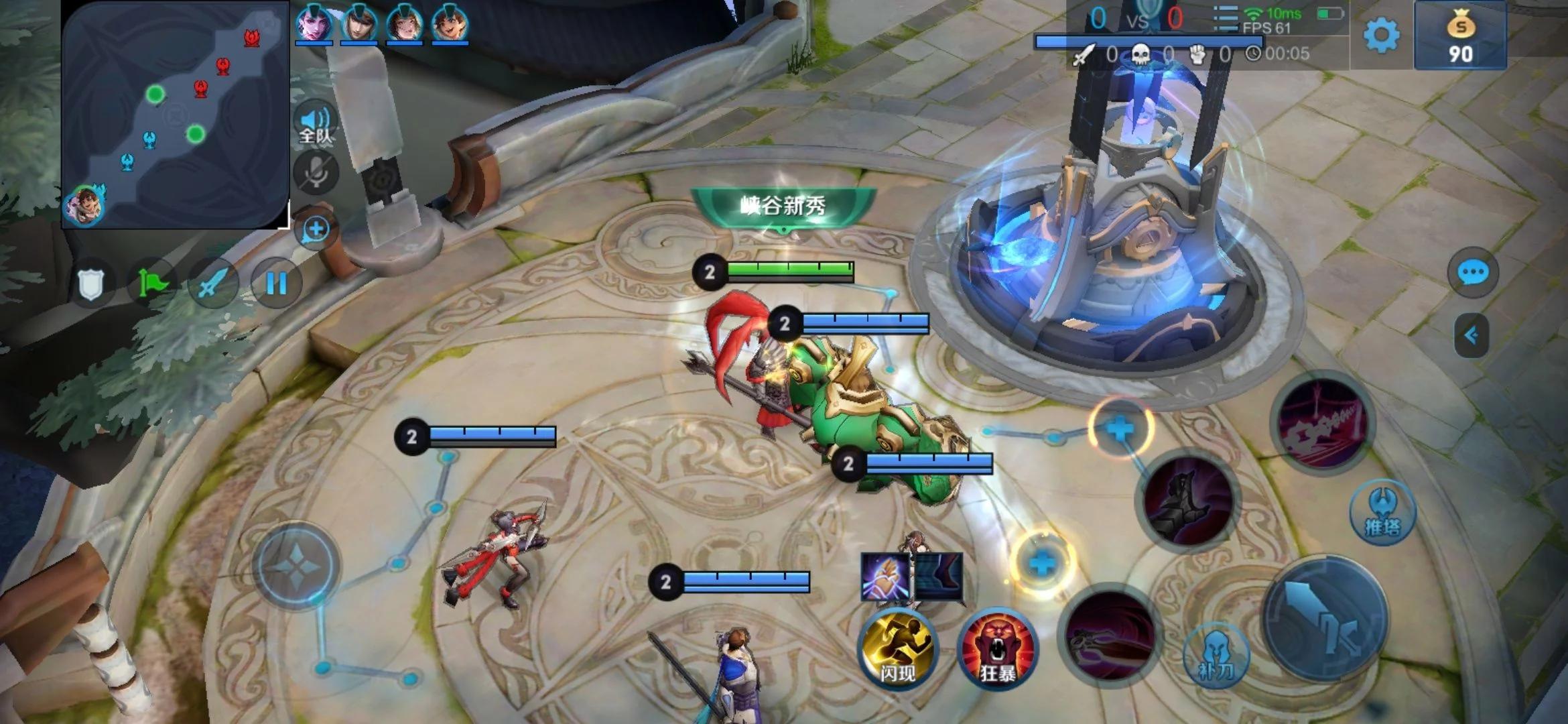Select the first teammate portrait

(314, 23)
